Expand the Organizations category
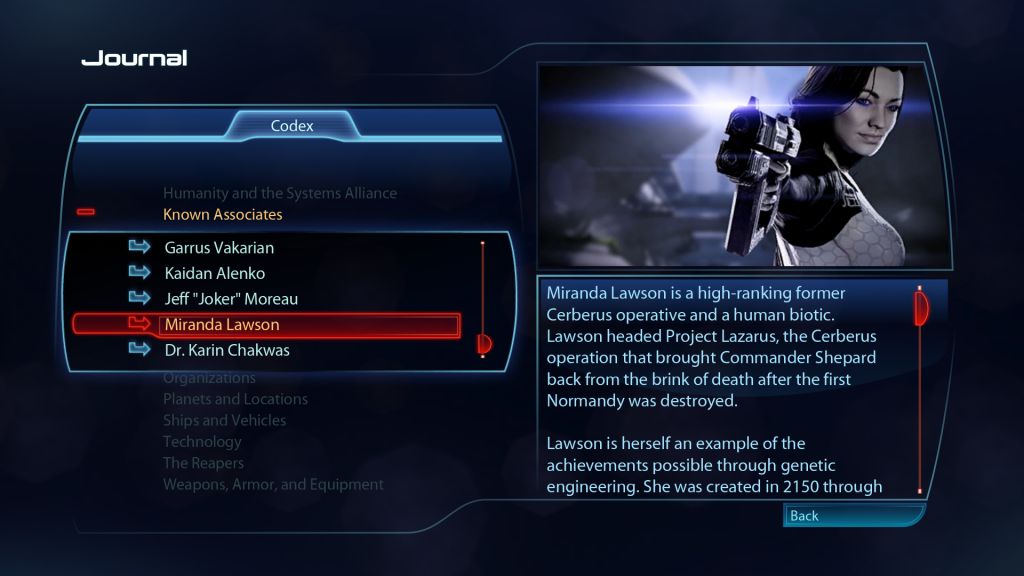 pyautogui.click(x=209, y=378)
